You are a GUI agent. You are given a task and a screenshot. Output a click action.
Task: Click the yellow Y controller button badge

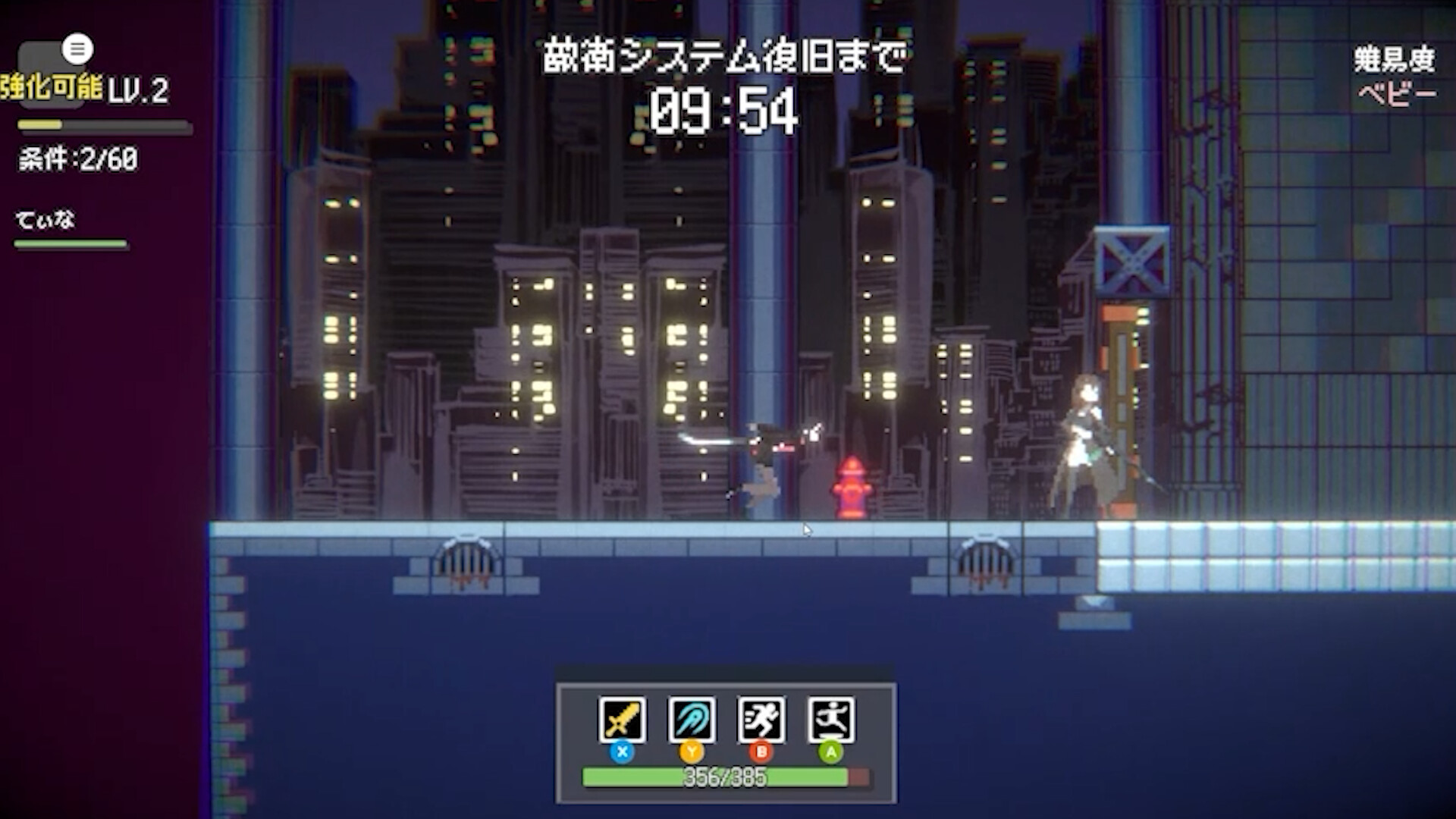(x=692, y=752)
